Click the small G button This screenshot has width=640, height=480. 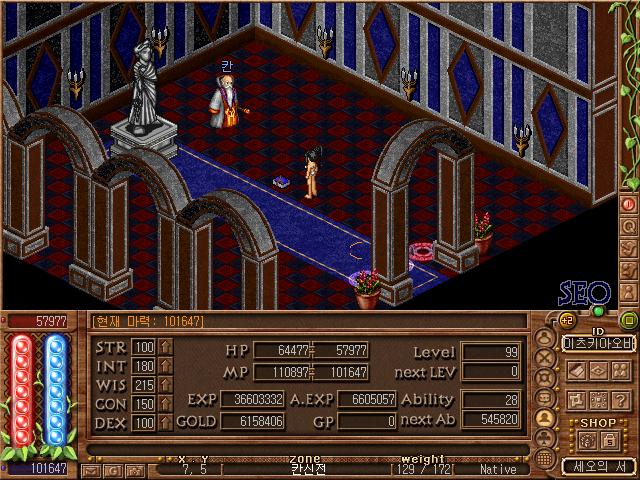pyautogui.click(x=115, y=469)
